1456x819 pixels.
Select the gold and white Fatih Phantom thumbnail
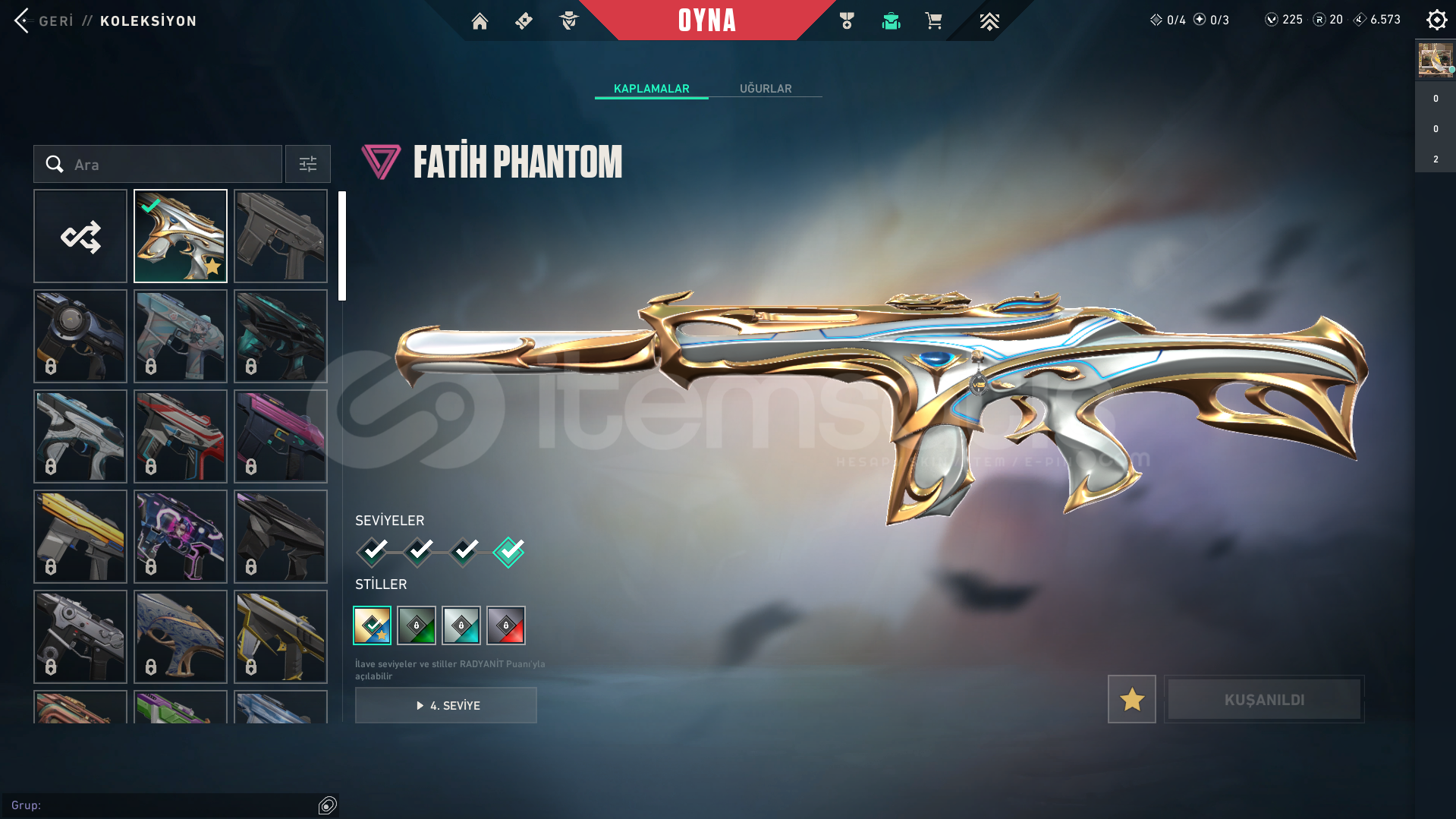(x=181, y=236)
